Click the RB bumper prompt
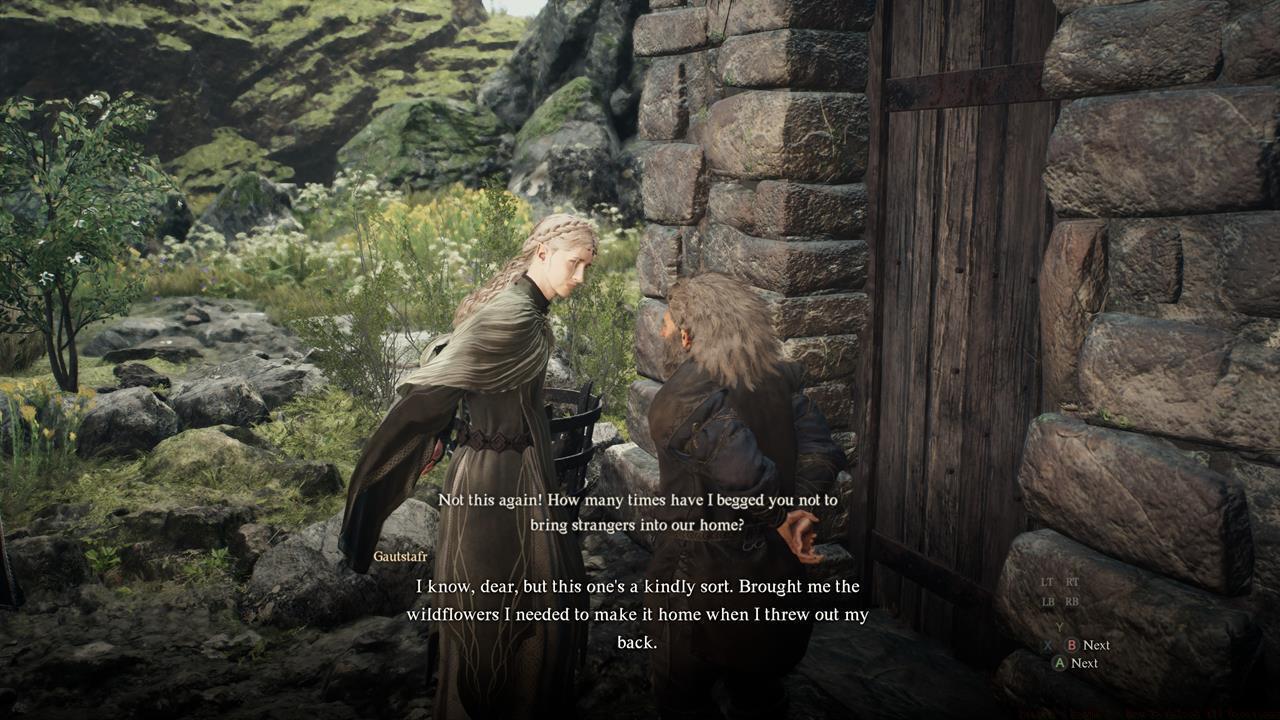 [1072, 602]
